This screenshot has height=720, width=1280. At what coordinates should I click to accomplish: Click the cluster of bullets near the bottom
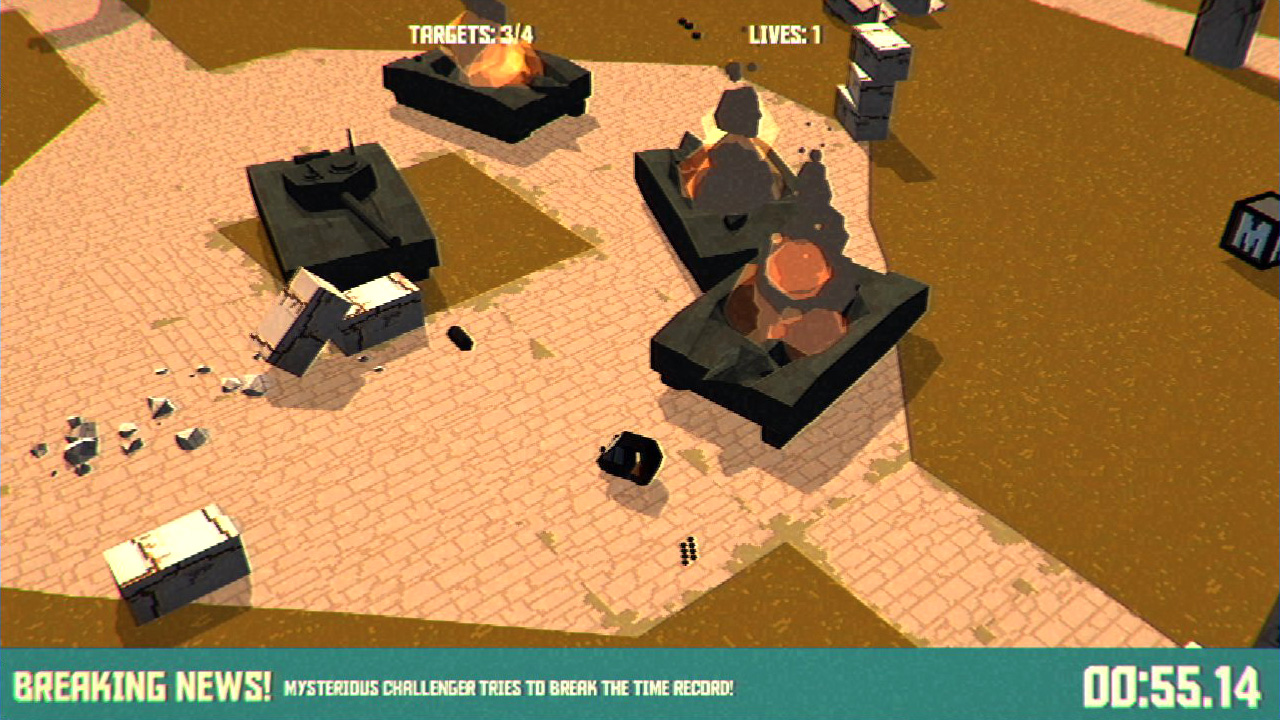coord(688,548)
